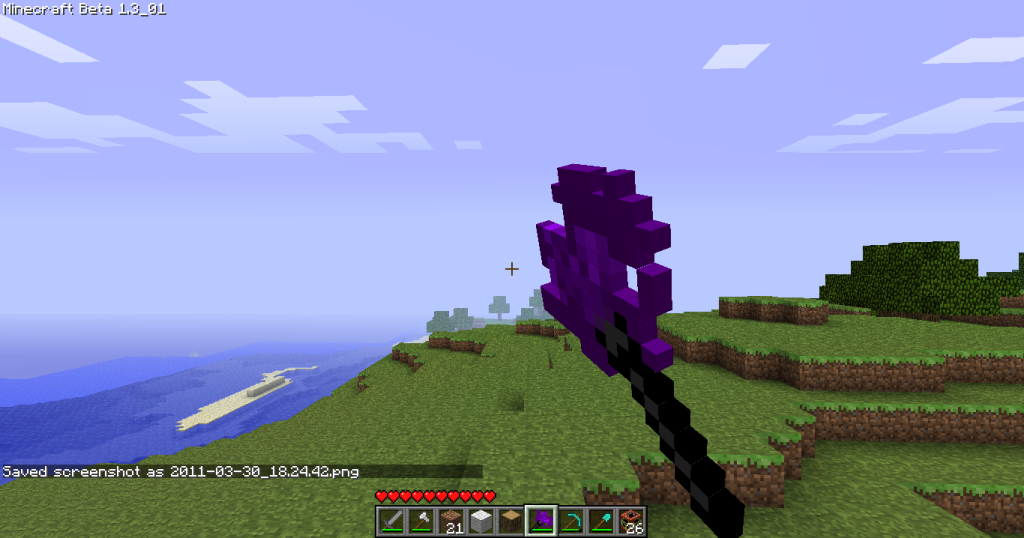Switch to the diamond pickaxe slot
This screenshot has width=1024, height=538.
[571, 521]
